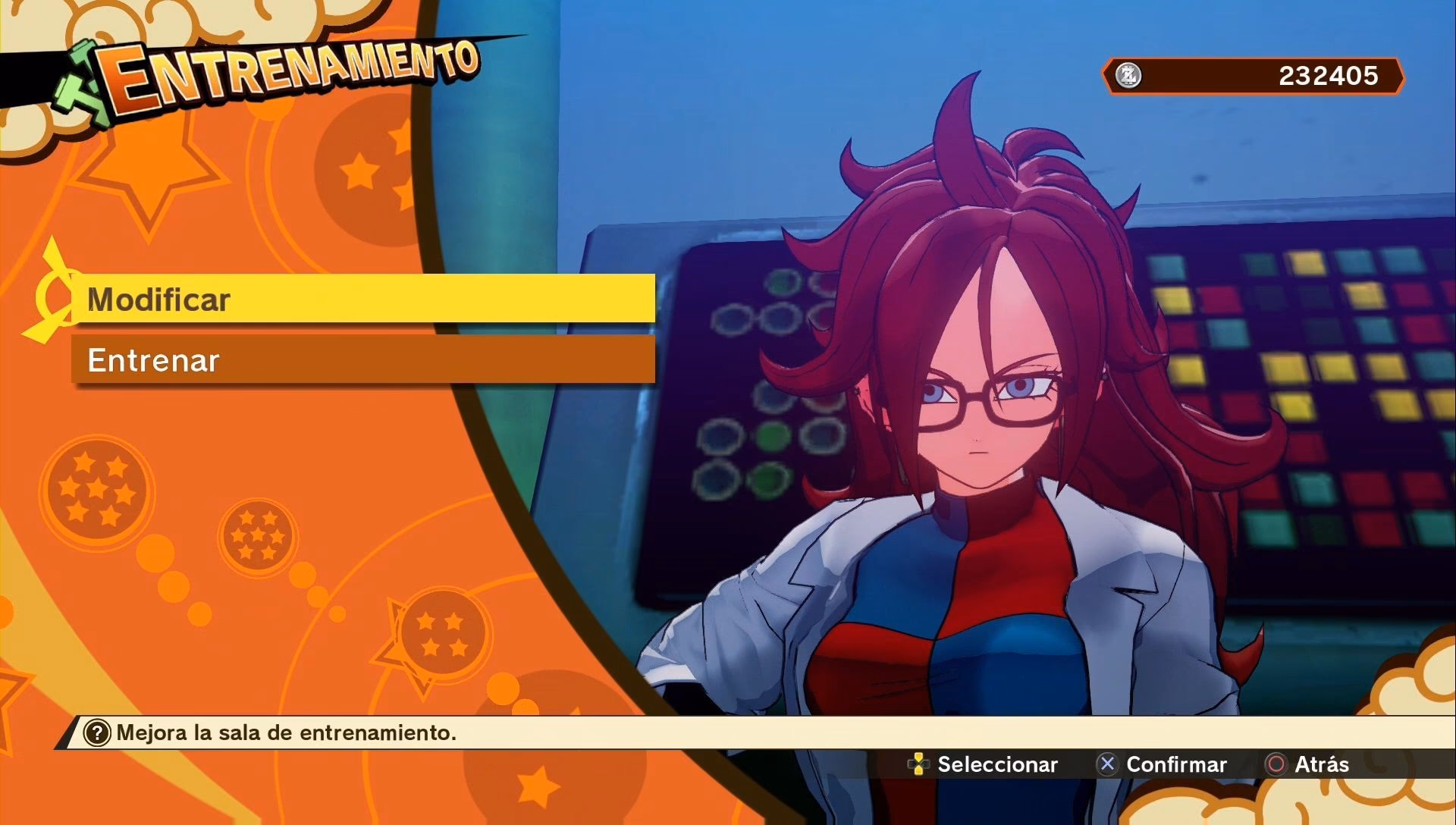The width and height of the screenshot is (1456, 825).
Task: Select the Entrenar menu option
Action: (364, 361)
